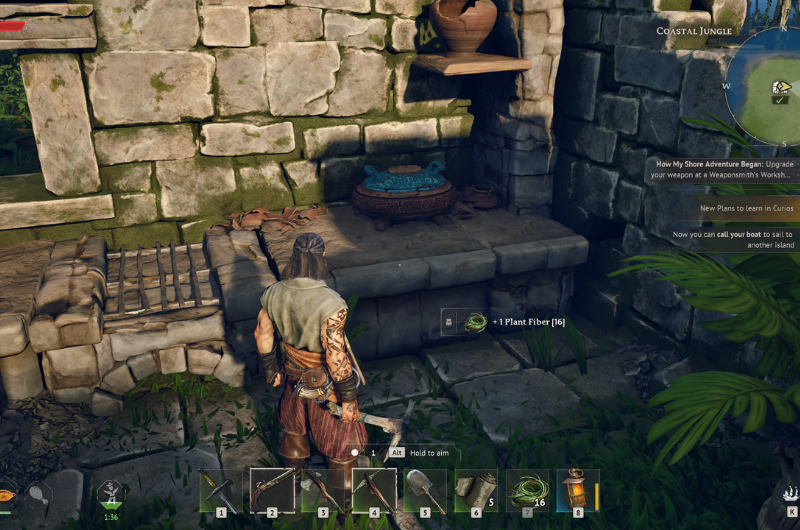
Task: Choose the plant fiber coil slot
Action: 527,491
